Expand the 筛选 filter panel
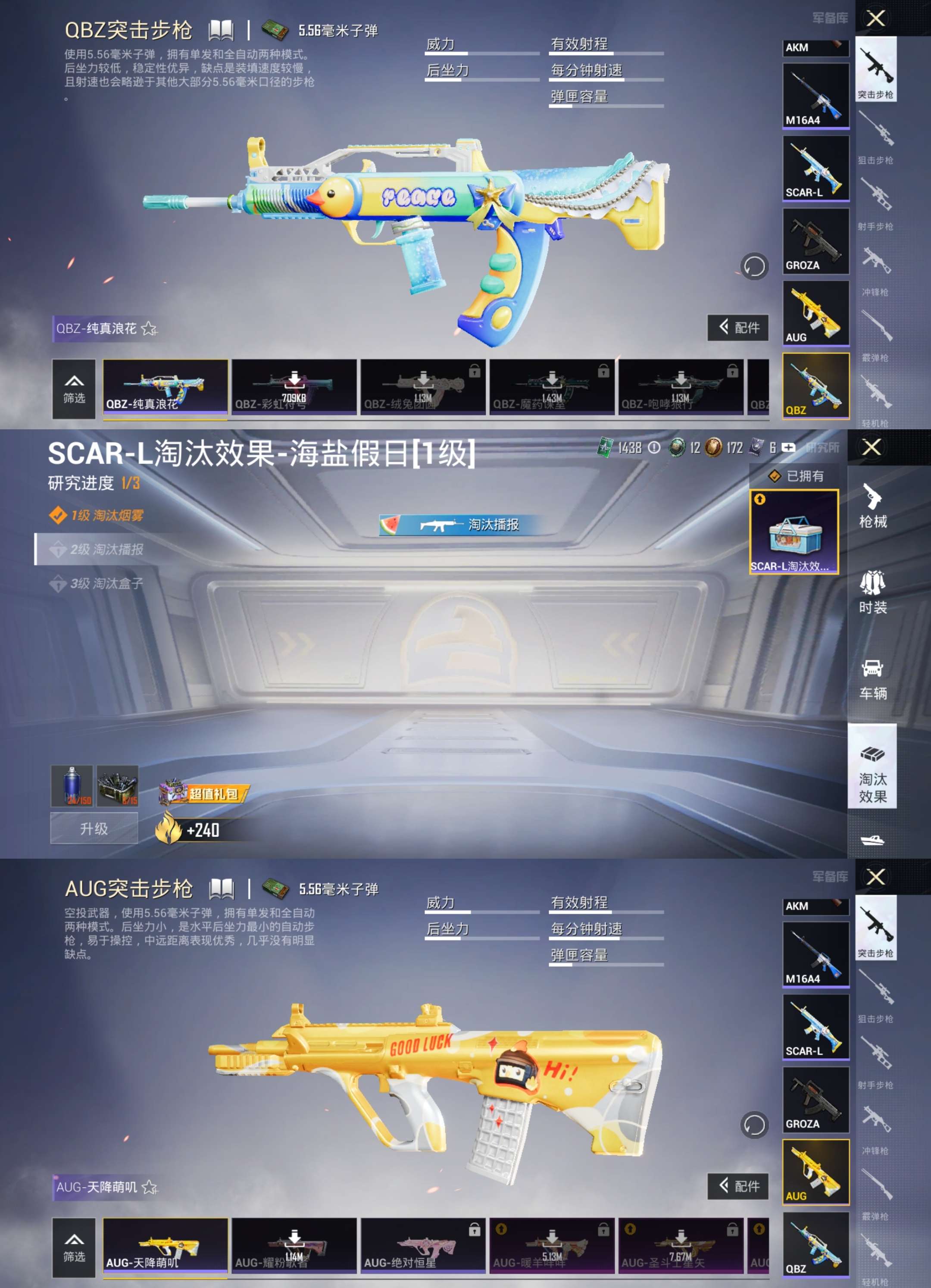 click(75, 389)
